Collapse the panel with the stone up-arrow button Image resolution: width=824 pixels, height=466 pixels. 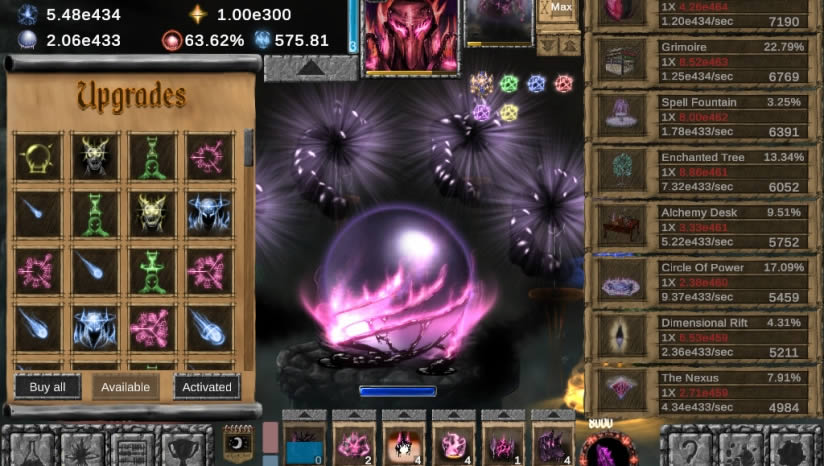pyautogui.click(x=311, y=68)
